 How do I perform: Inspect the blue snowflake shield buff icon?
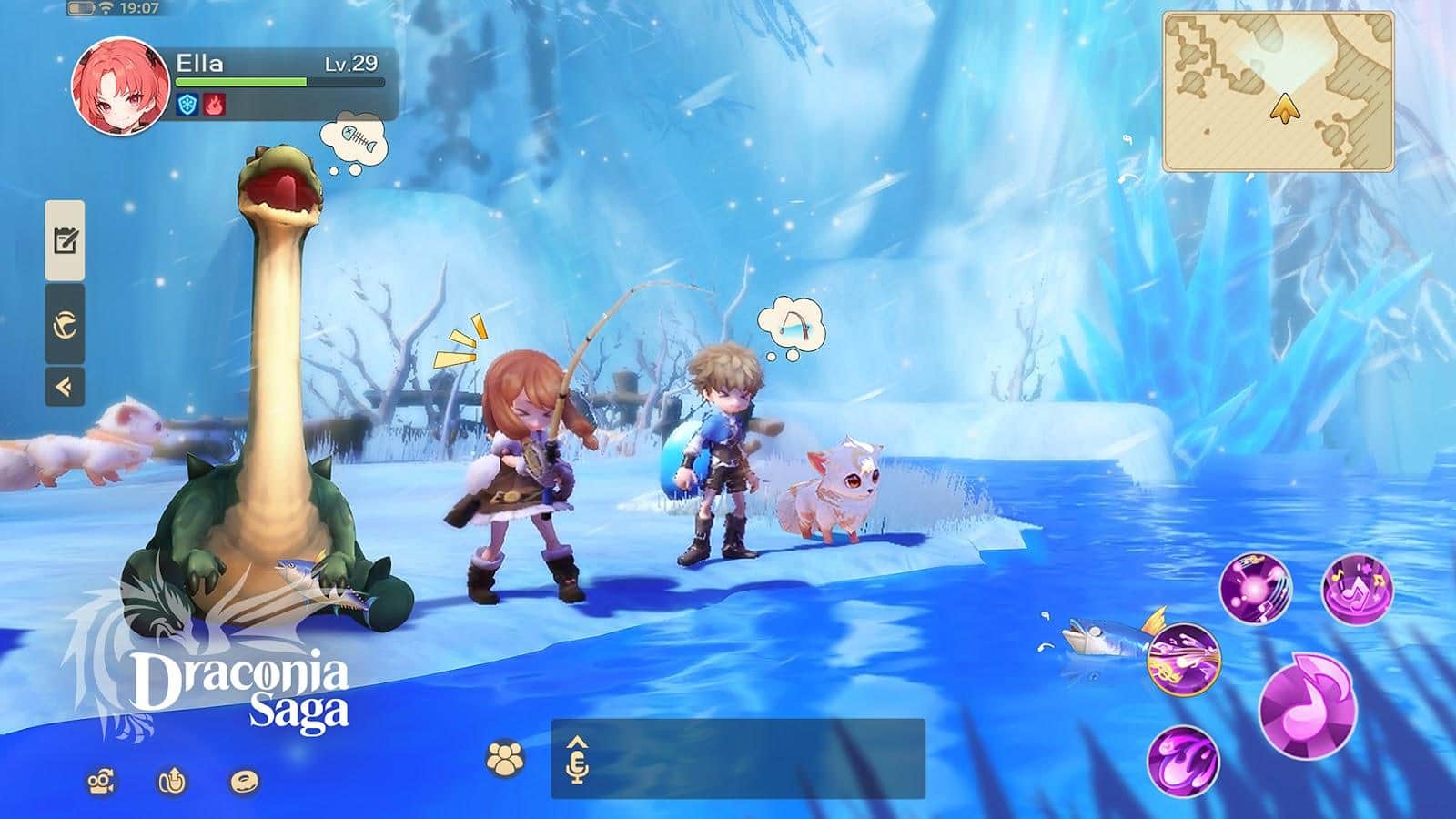click(187, 106)
